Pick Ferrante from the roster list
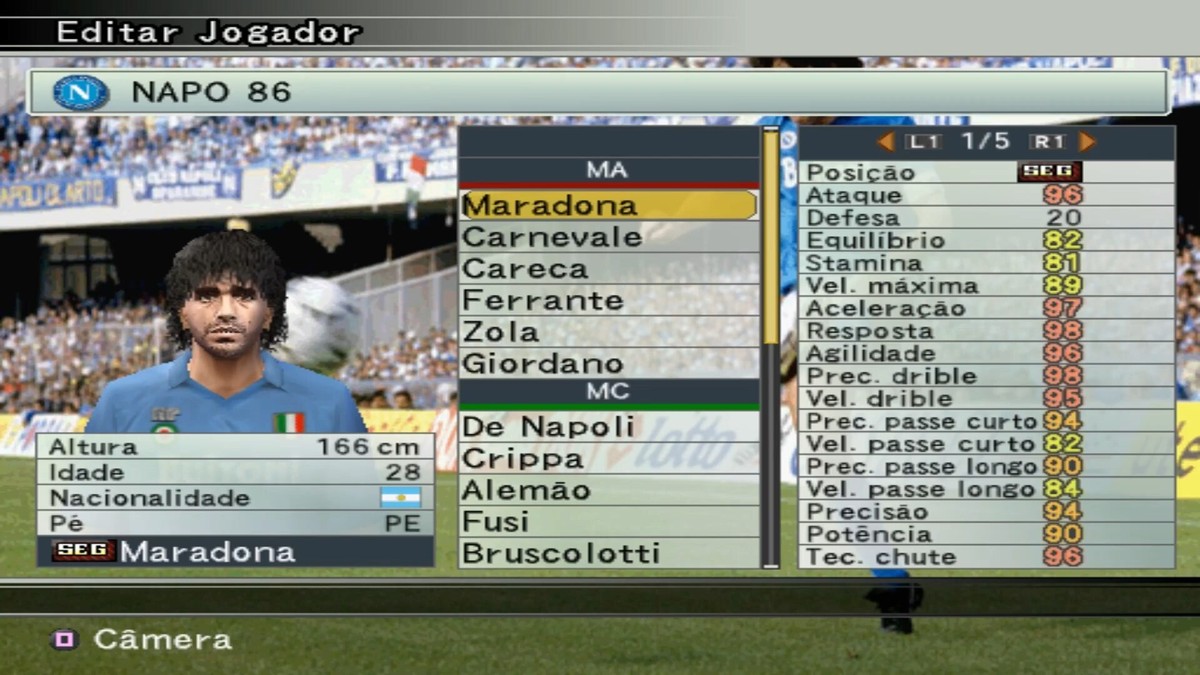1200x675 pixels. (608, 300)
